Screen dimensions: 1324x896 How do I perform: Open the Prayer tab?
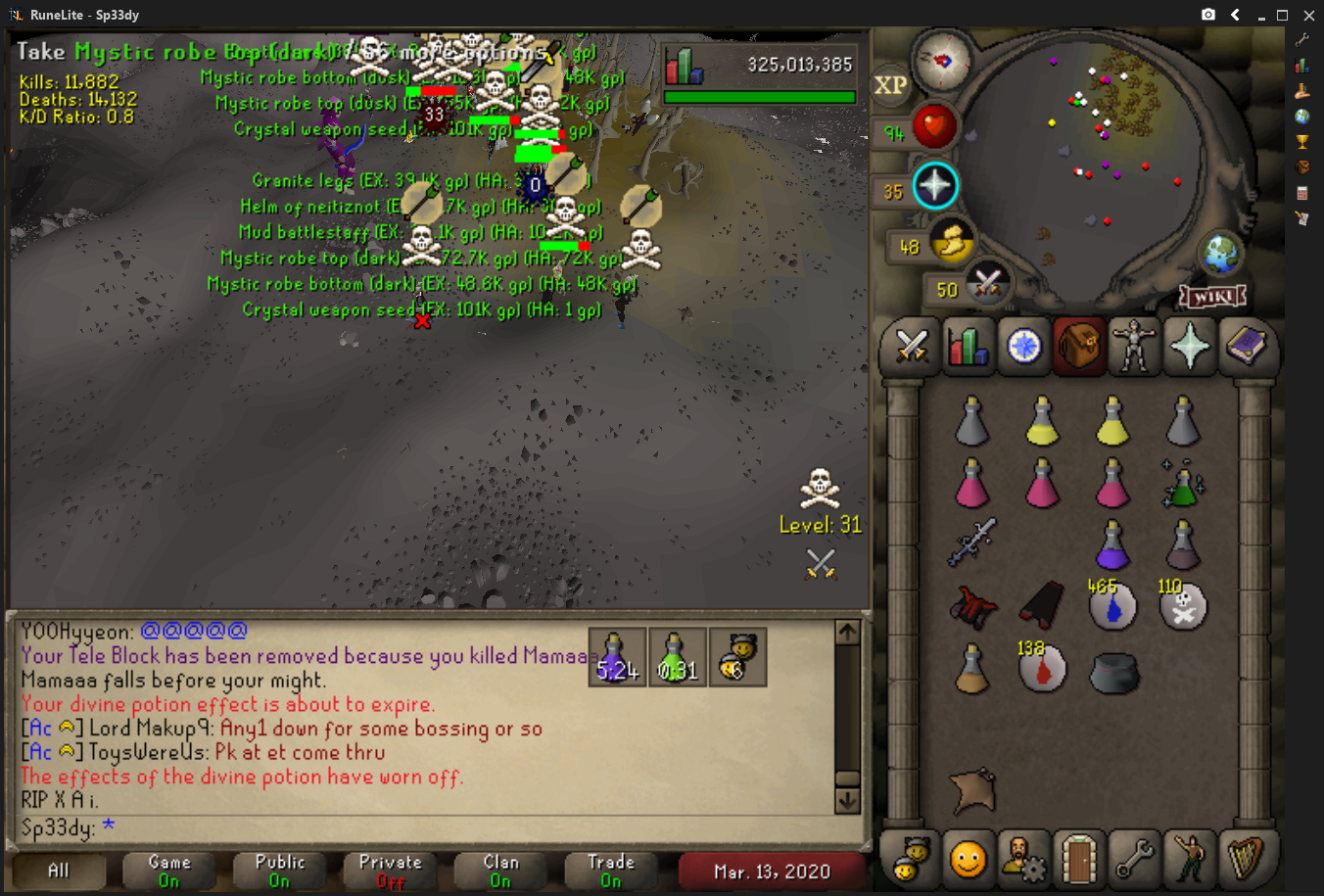1190,346
